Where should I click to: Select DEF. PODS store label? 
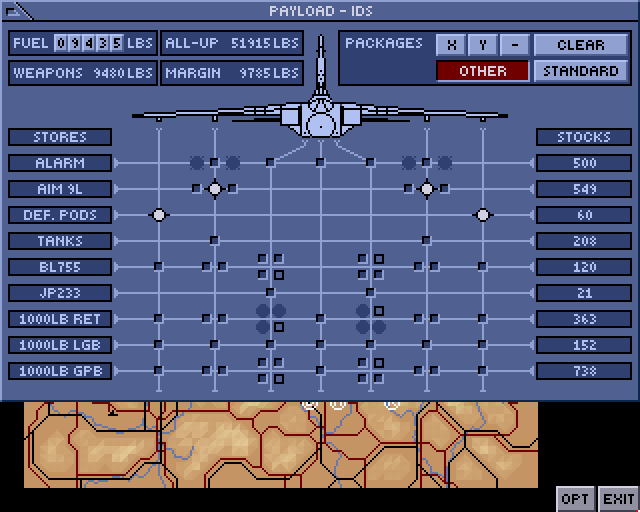[x=60, y=215]
